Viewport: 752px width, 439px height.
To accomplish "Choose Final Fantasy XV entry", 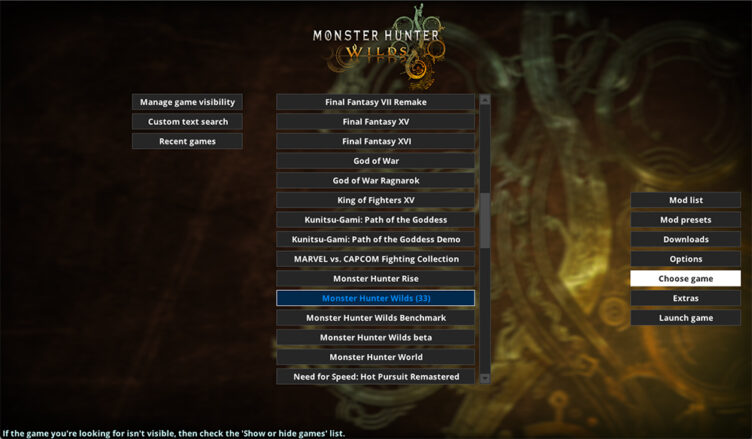I will [375, 122].
